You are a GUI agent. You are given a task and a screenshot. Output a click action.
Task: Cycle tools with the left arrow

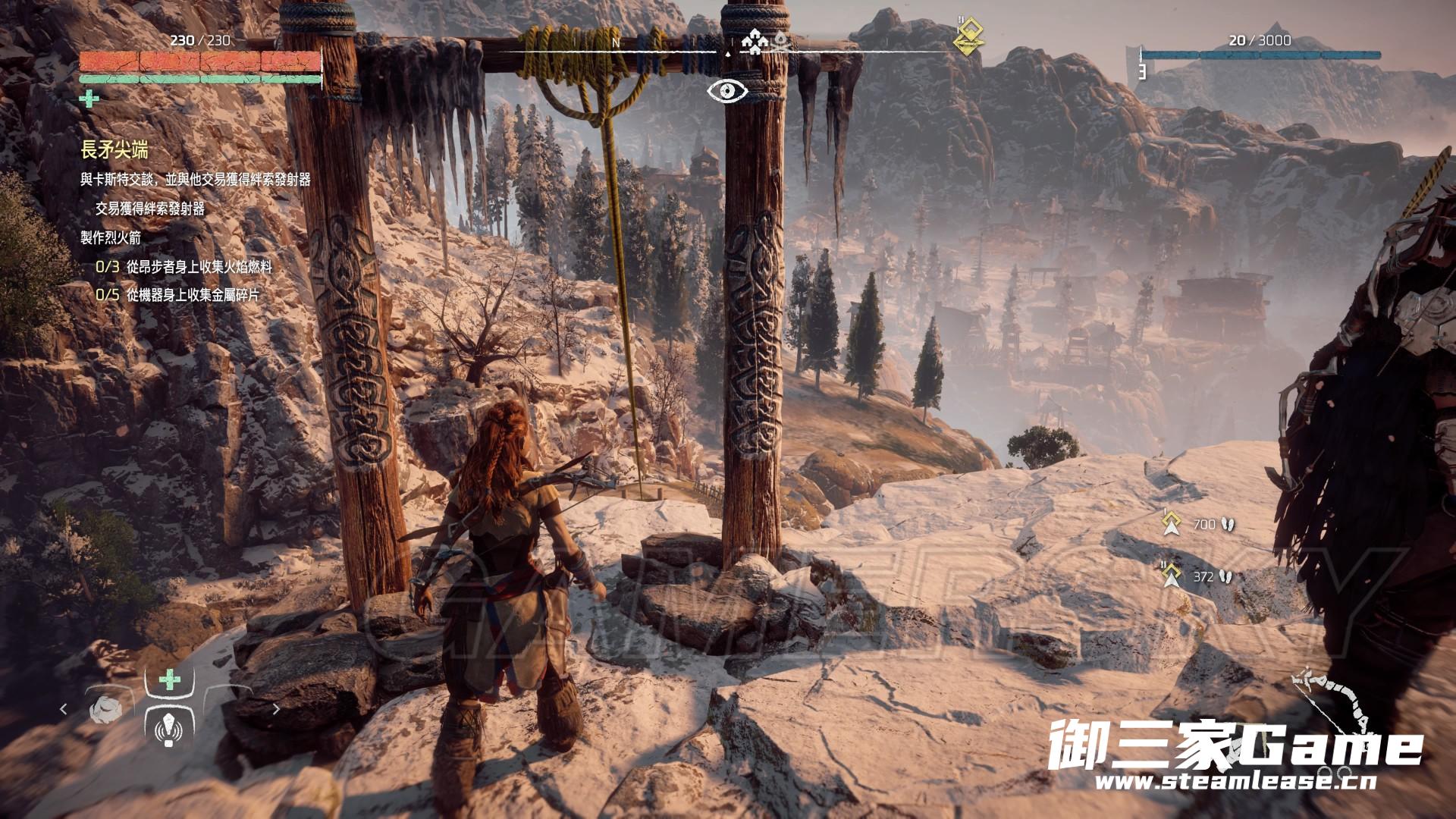coord(64,709)
